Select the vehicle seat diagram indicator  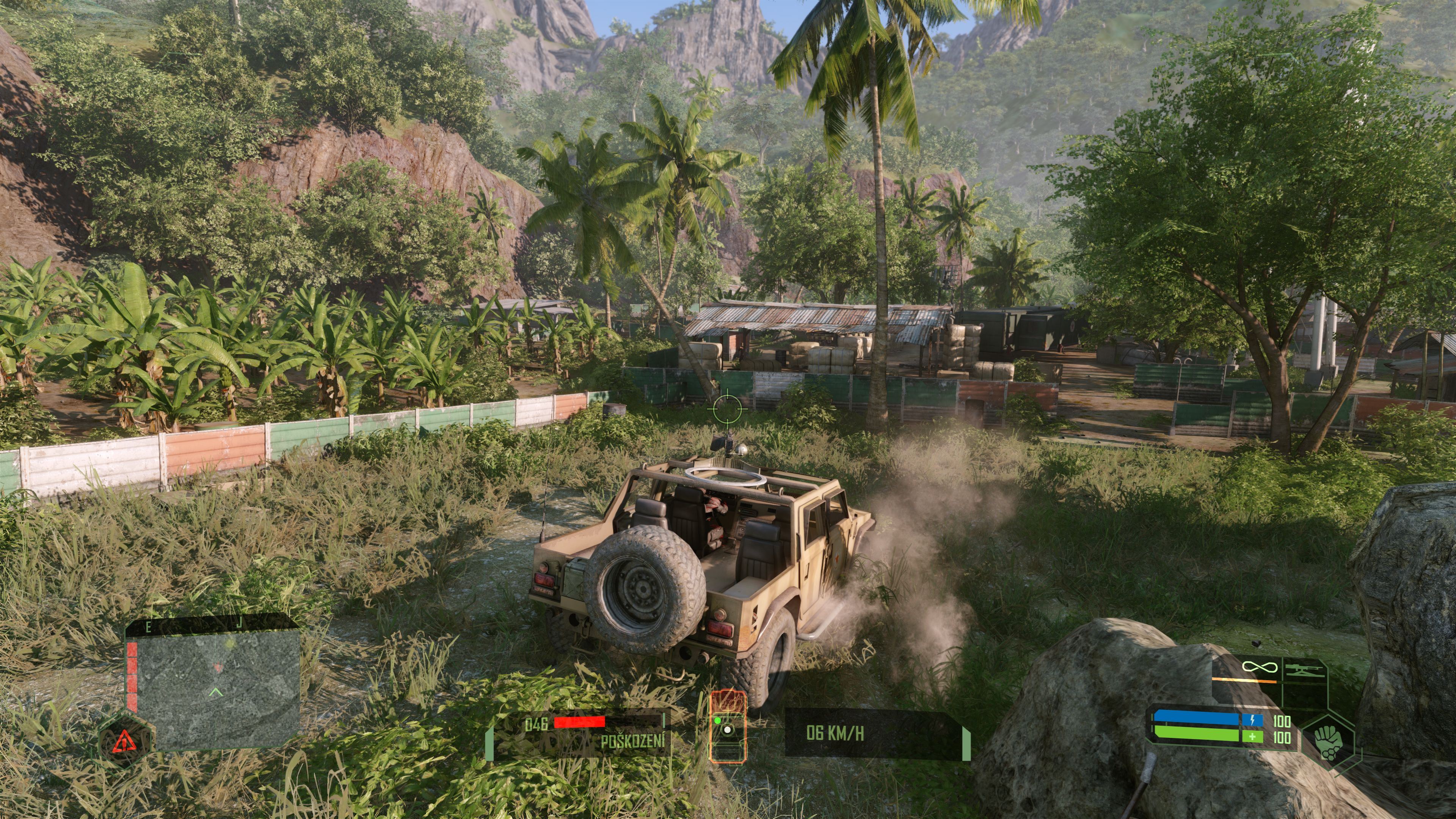pos(728,726)
